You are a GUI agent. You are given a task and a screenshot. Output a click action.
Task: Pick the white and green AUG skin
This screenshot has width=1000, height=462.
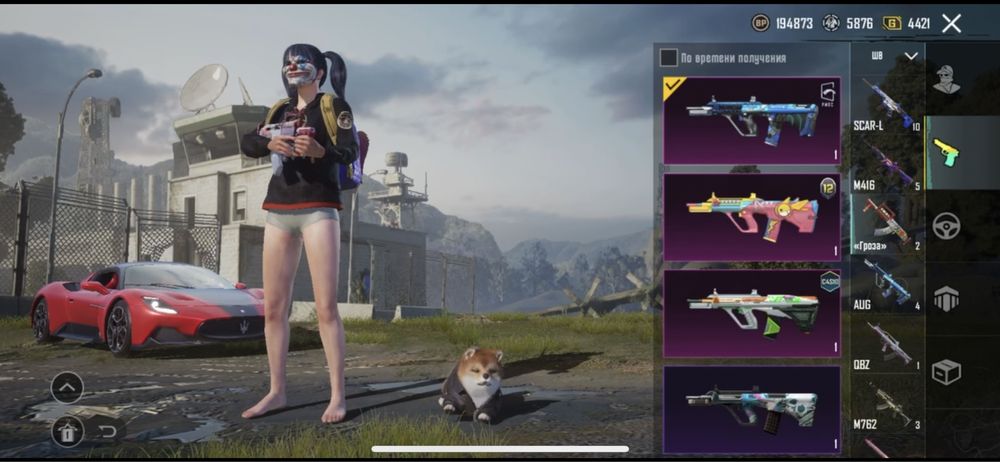(752, 312)
